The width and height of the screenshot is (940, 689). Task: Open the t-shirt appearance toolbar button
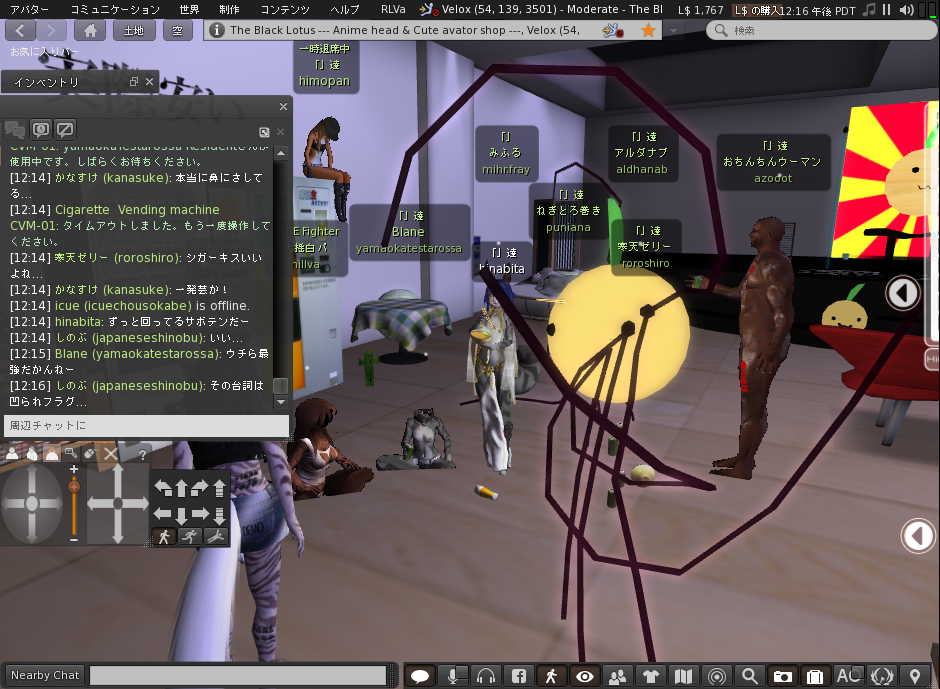651,676
